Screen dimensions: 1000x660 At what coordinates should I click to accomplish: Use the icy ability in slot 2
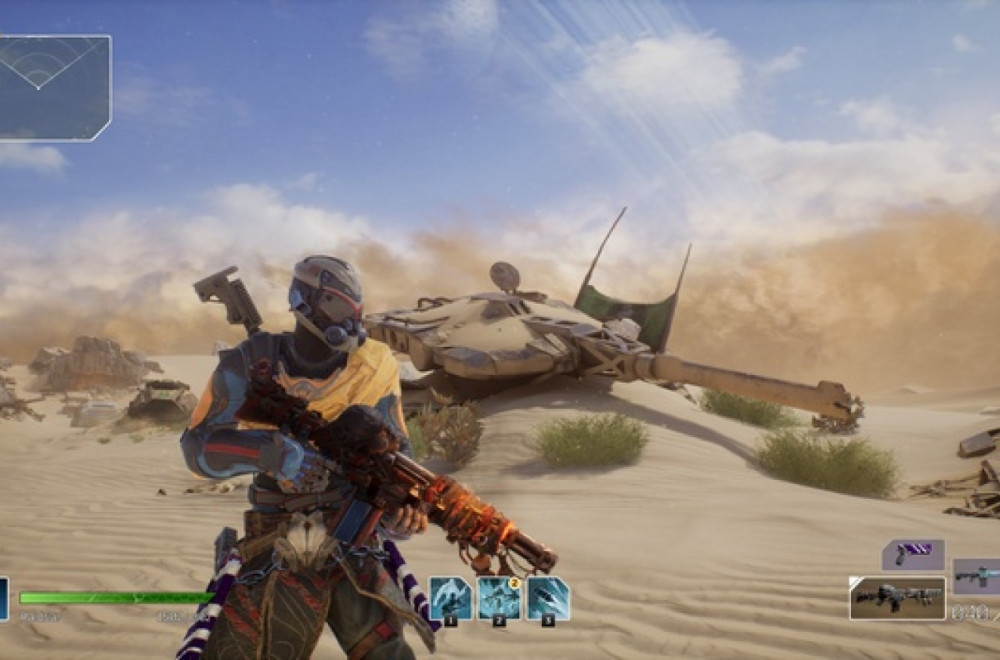(x=499, y=599)
